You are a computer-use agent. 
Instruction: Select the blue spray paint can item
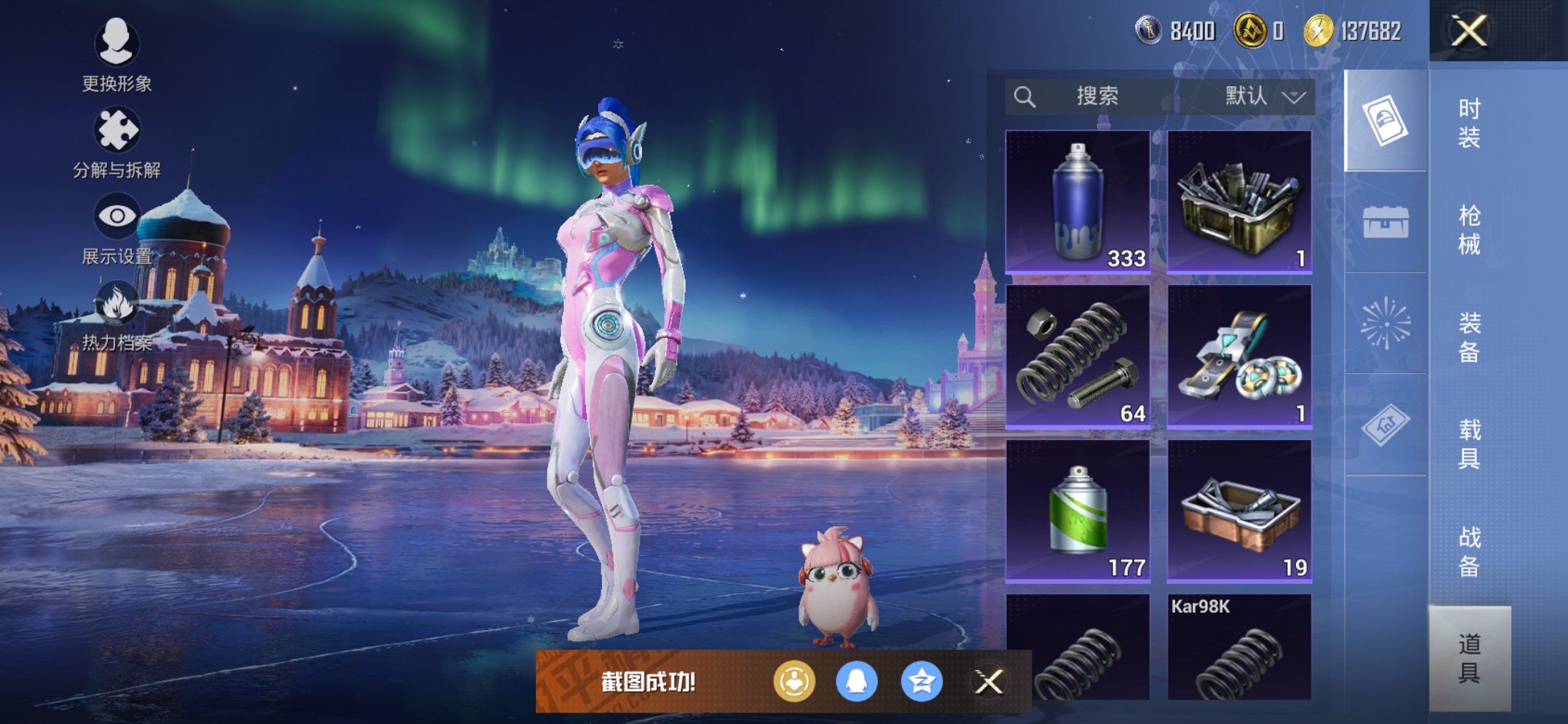1078,202
